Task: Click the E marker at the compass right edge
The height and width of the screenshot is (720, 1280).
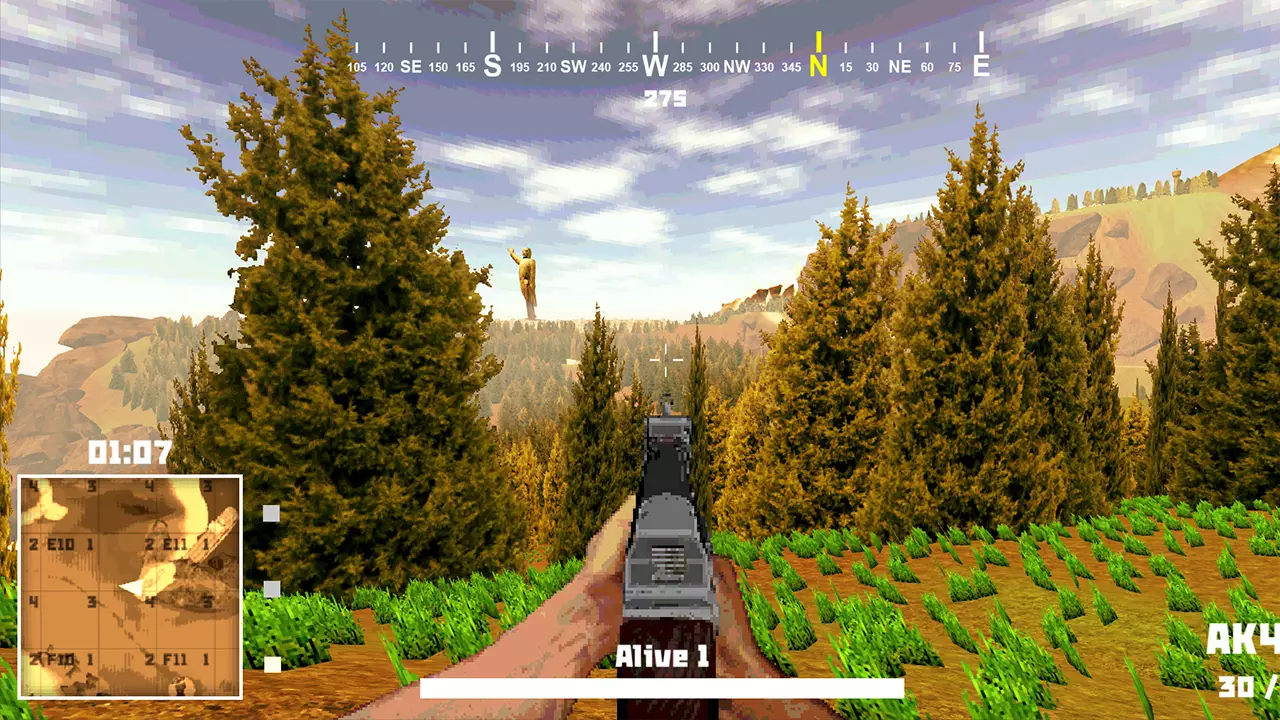Action: click(x=980, y=62)
